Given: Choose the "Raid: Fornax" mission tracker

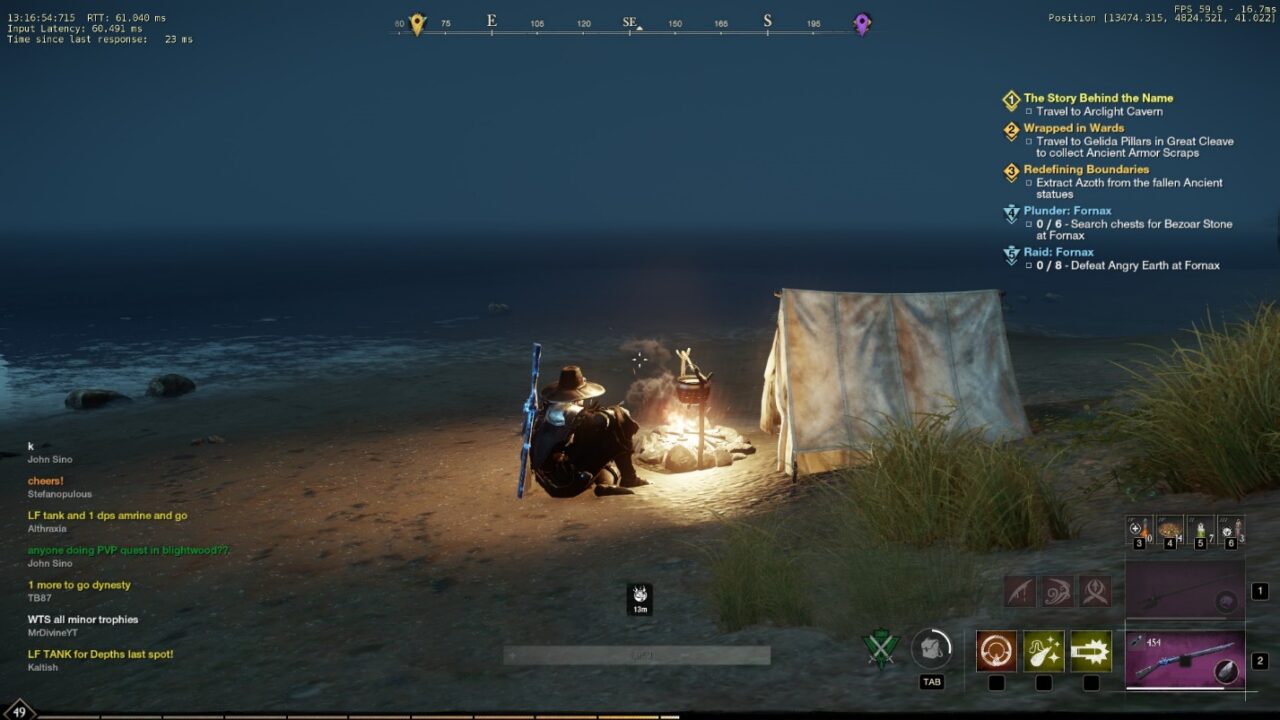Looking at the screenshot, I should [x=1058, y=252].
